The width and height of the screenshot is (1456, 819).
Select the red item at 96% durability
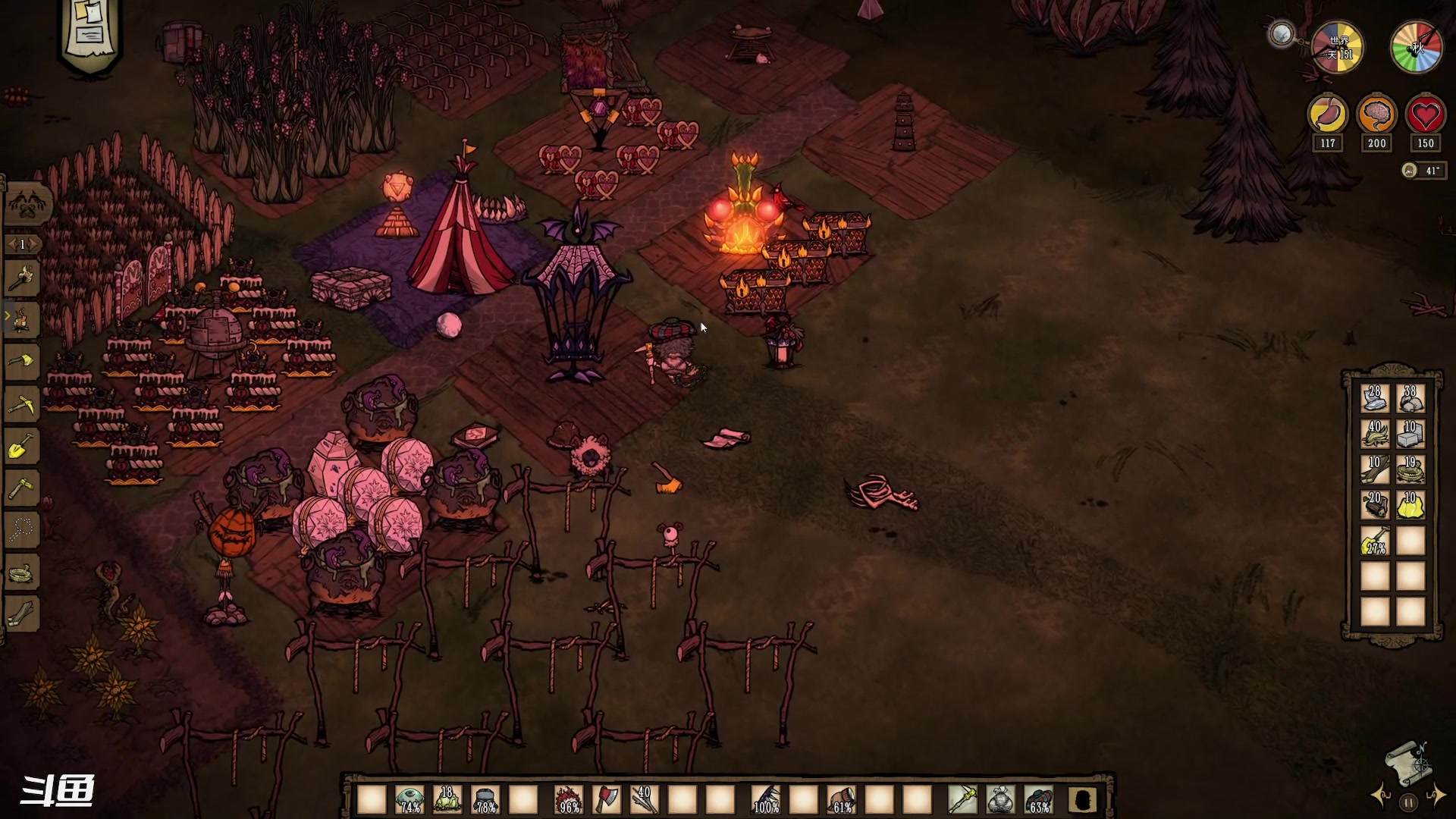coord(569,799)
